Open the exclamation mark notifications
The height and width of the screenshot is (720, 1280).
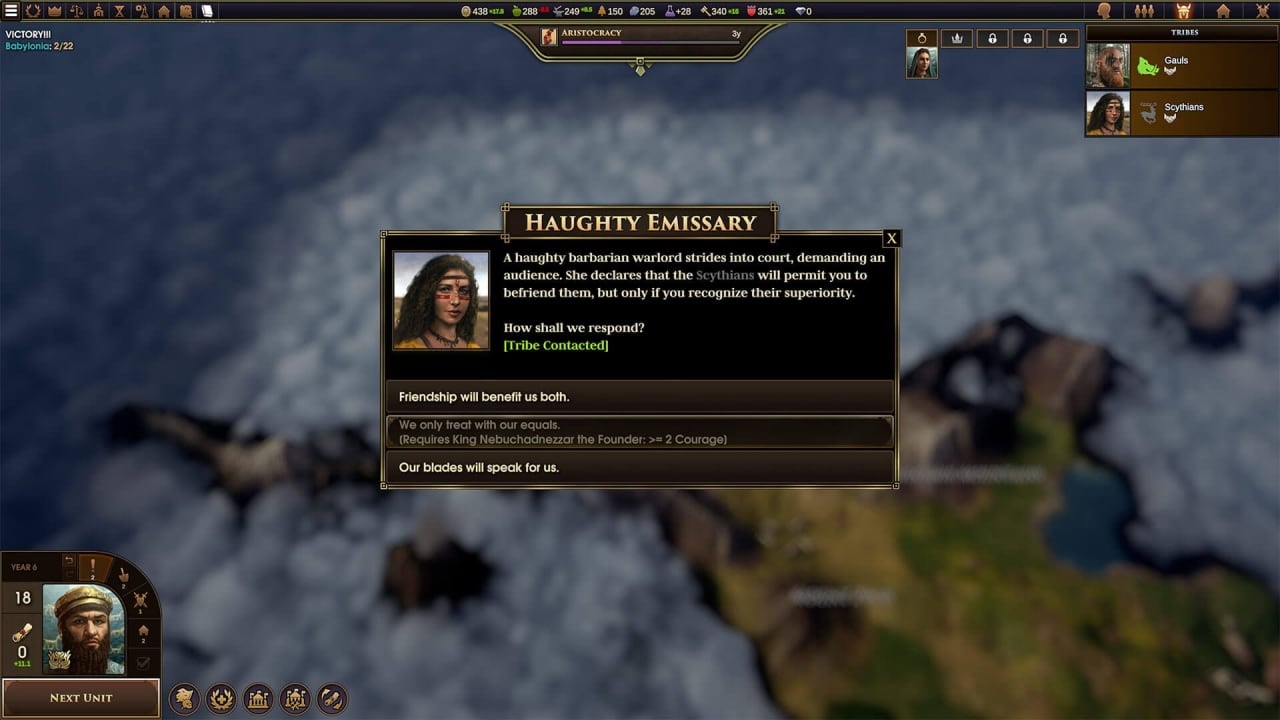point(94,568)
